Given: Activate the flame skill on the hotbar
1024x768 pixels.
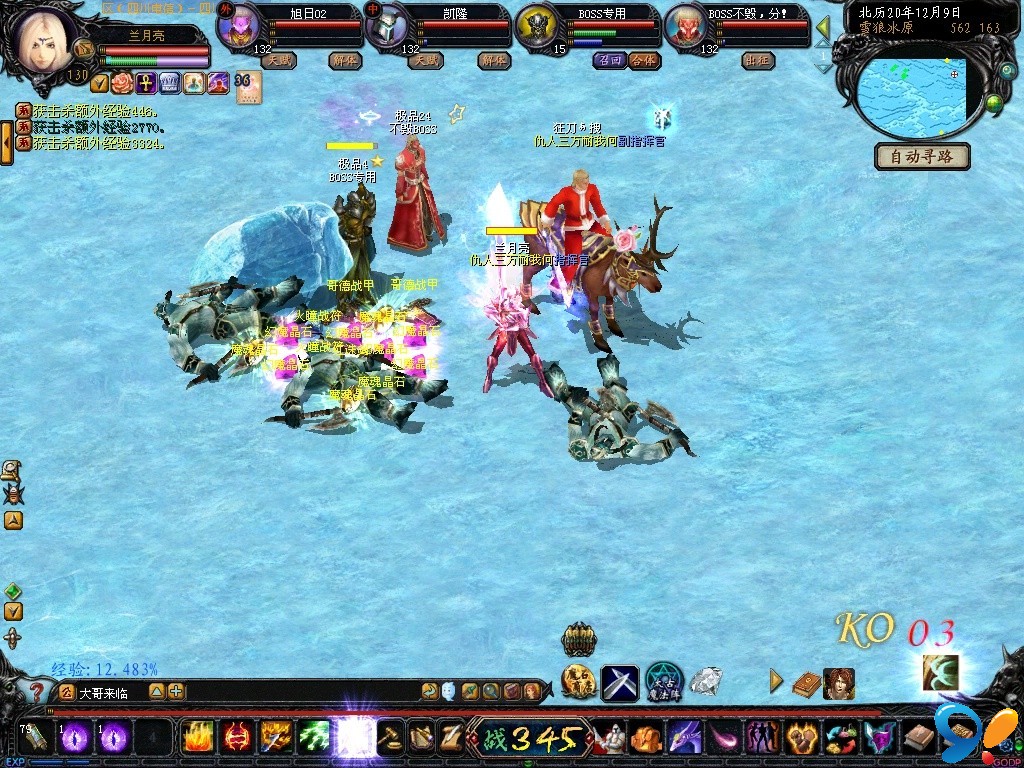Looking at the screenshot, I should [x=198, y=738].
